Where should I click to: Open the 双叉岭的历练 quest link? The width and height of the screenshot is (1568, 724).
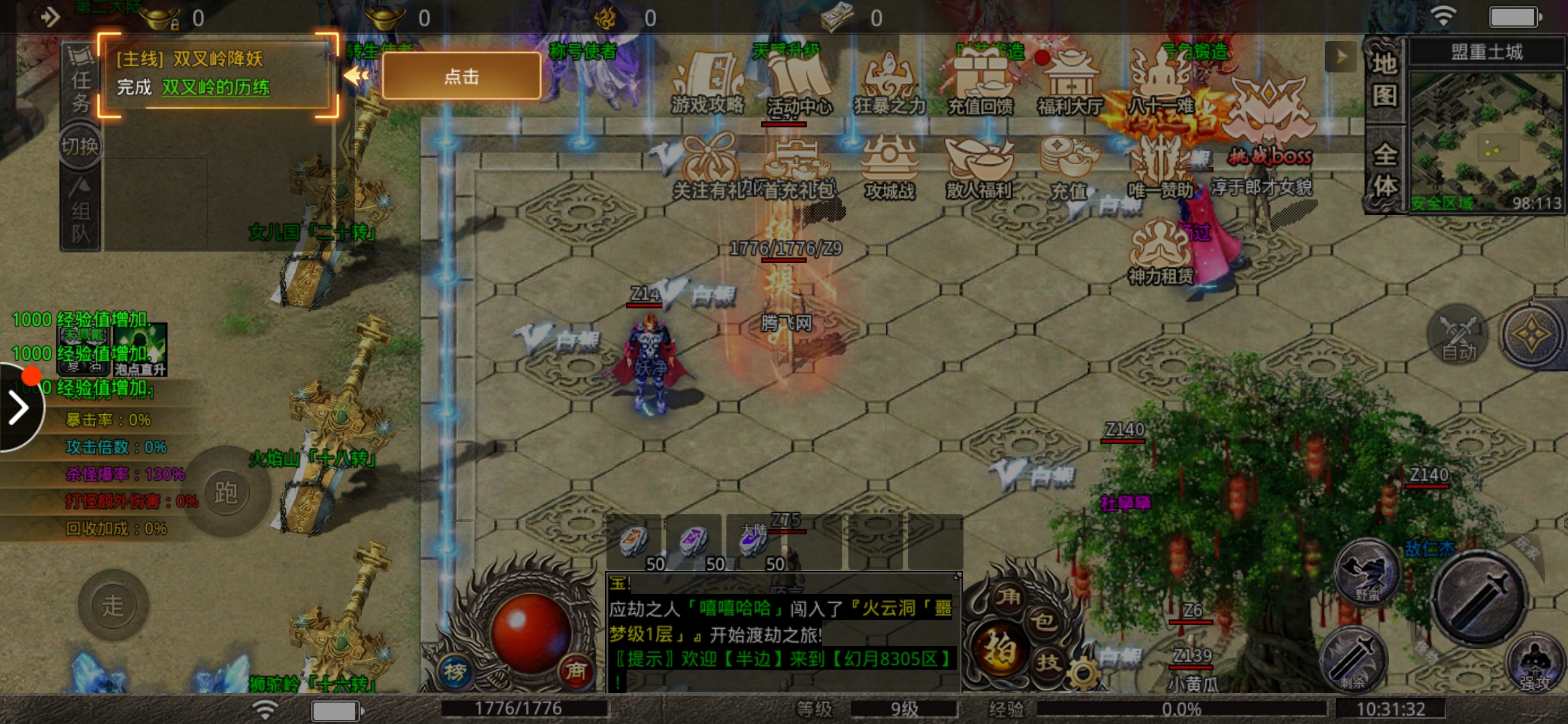[215, 87]
